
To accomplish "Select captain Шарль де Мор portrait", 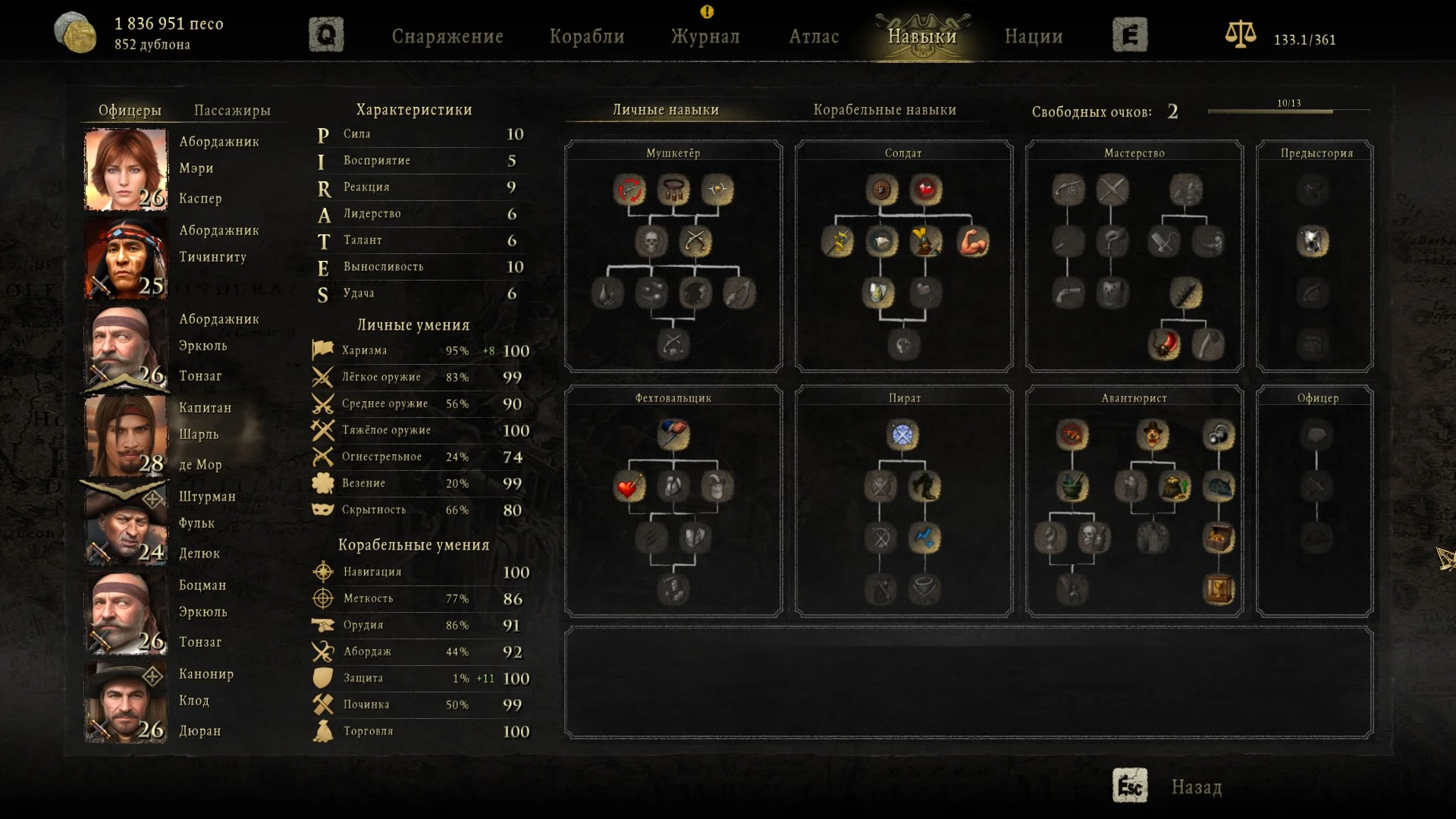I will pyautogui.click(x=126, y=436).
